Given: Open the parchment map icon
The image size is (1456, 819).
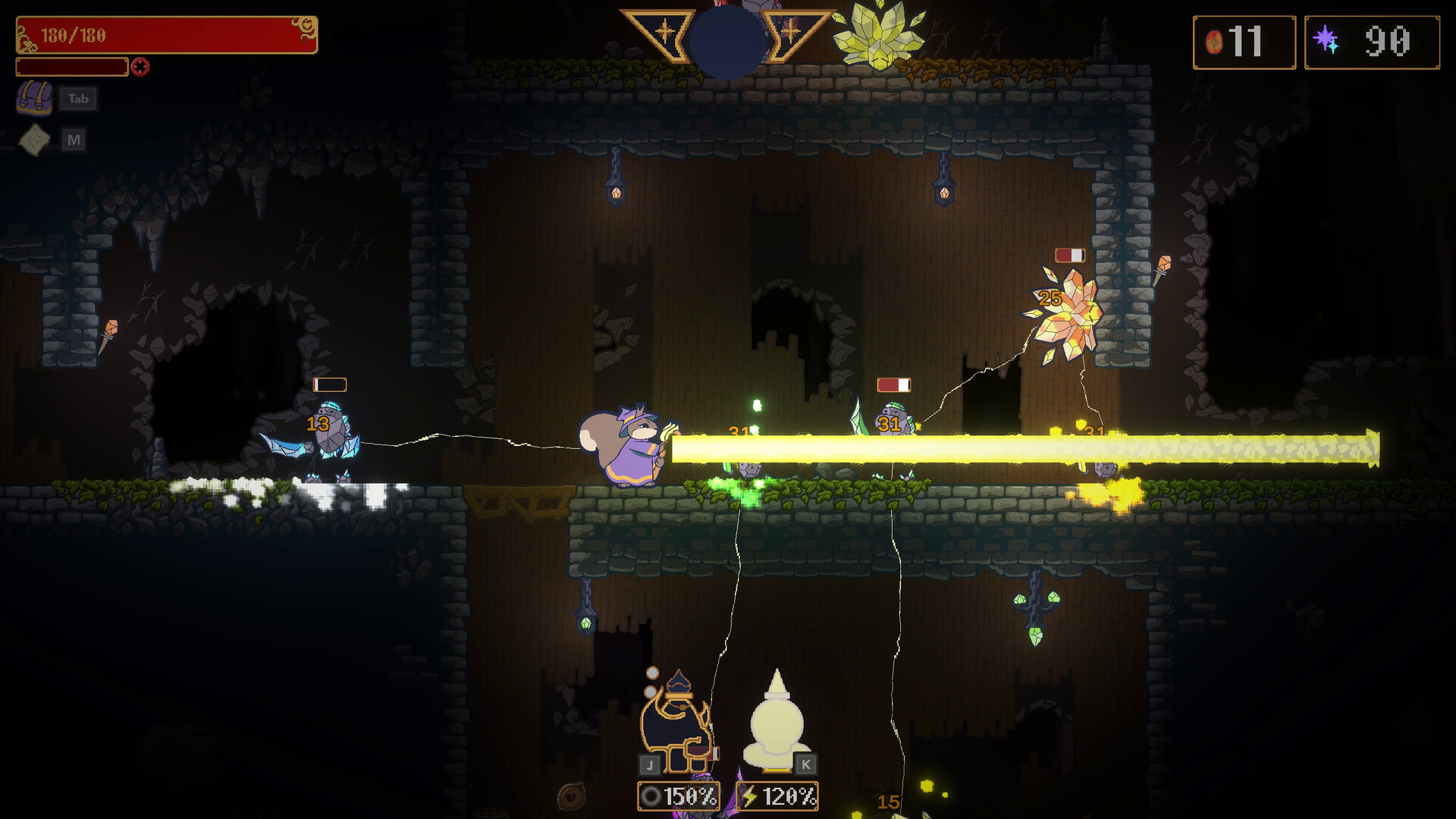Looking at the screenshot, I should point(35,140).
